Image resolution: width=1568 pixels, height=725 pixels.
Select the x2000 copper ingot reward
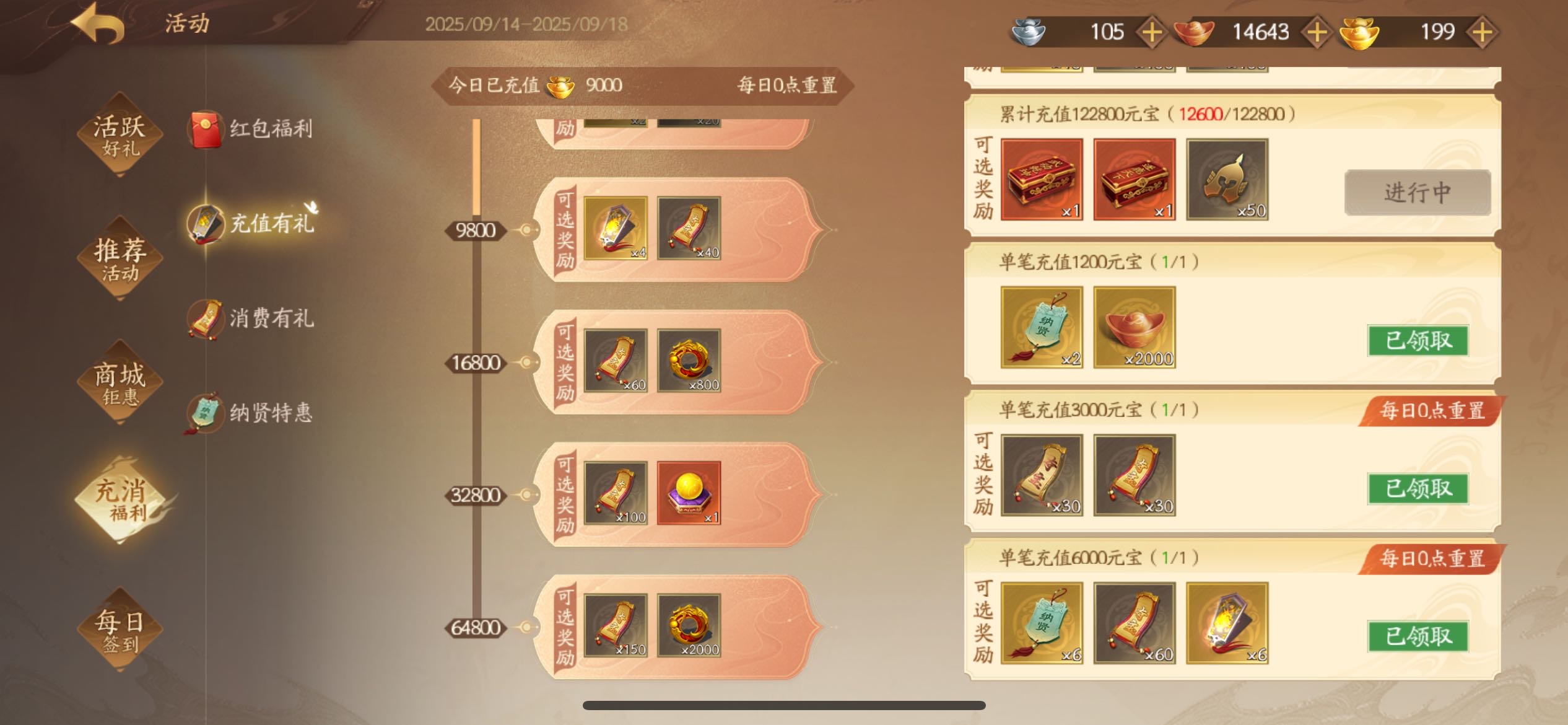(x=1134, y=327)
